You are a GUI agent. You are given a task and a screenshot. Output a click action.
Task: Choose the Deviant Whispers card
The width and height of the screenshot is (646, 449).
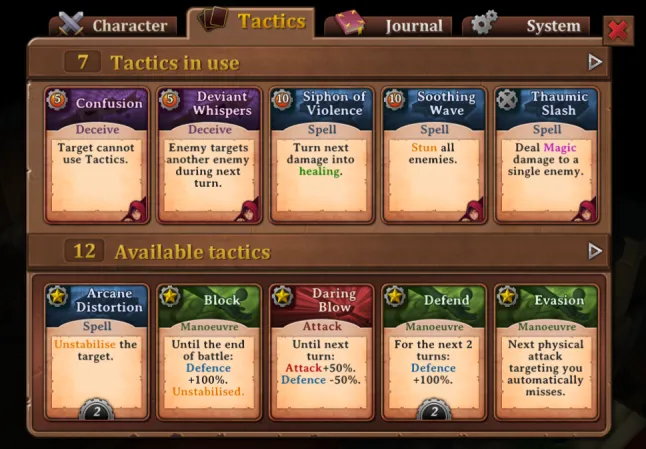pyautogui.click(x=209, y=154)
